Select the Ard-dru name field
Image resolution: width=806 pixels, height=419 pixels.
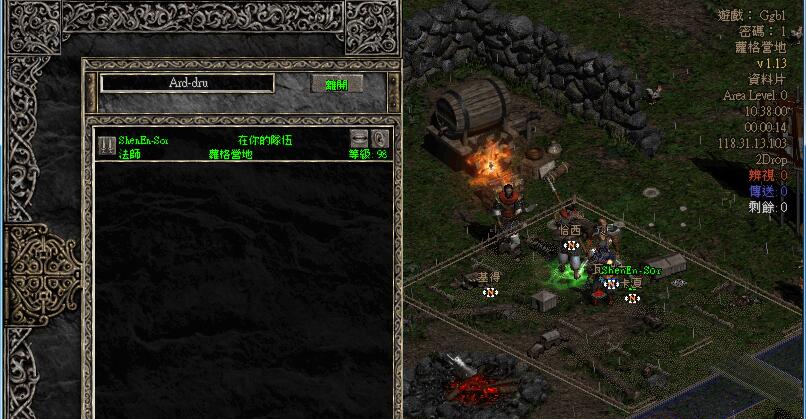pyautogui.click(x=187, y=84)
